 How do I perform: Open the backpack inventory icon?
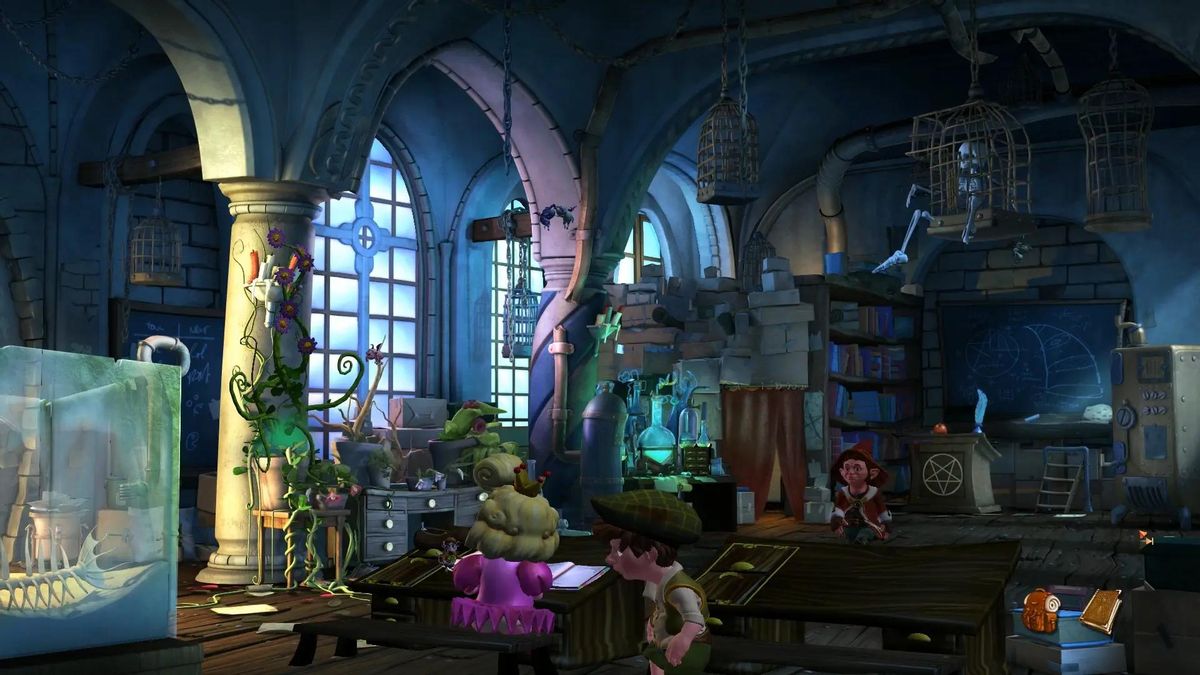1040,610
